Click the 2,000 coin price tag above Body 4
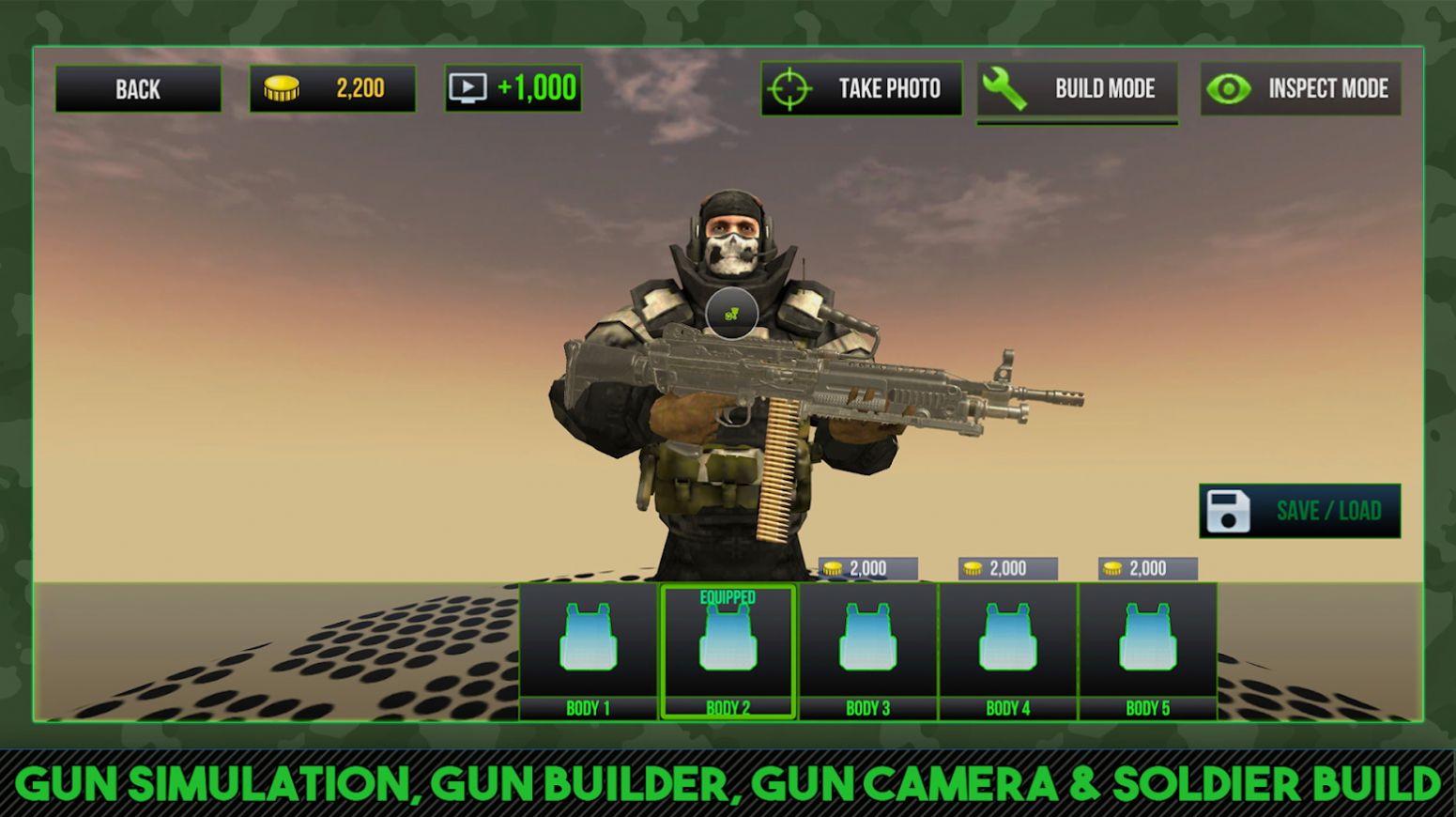 [1007, 567]
